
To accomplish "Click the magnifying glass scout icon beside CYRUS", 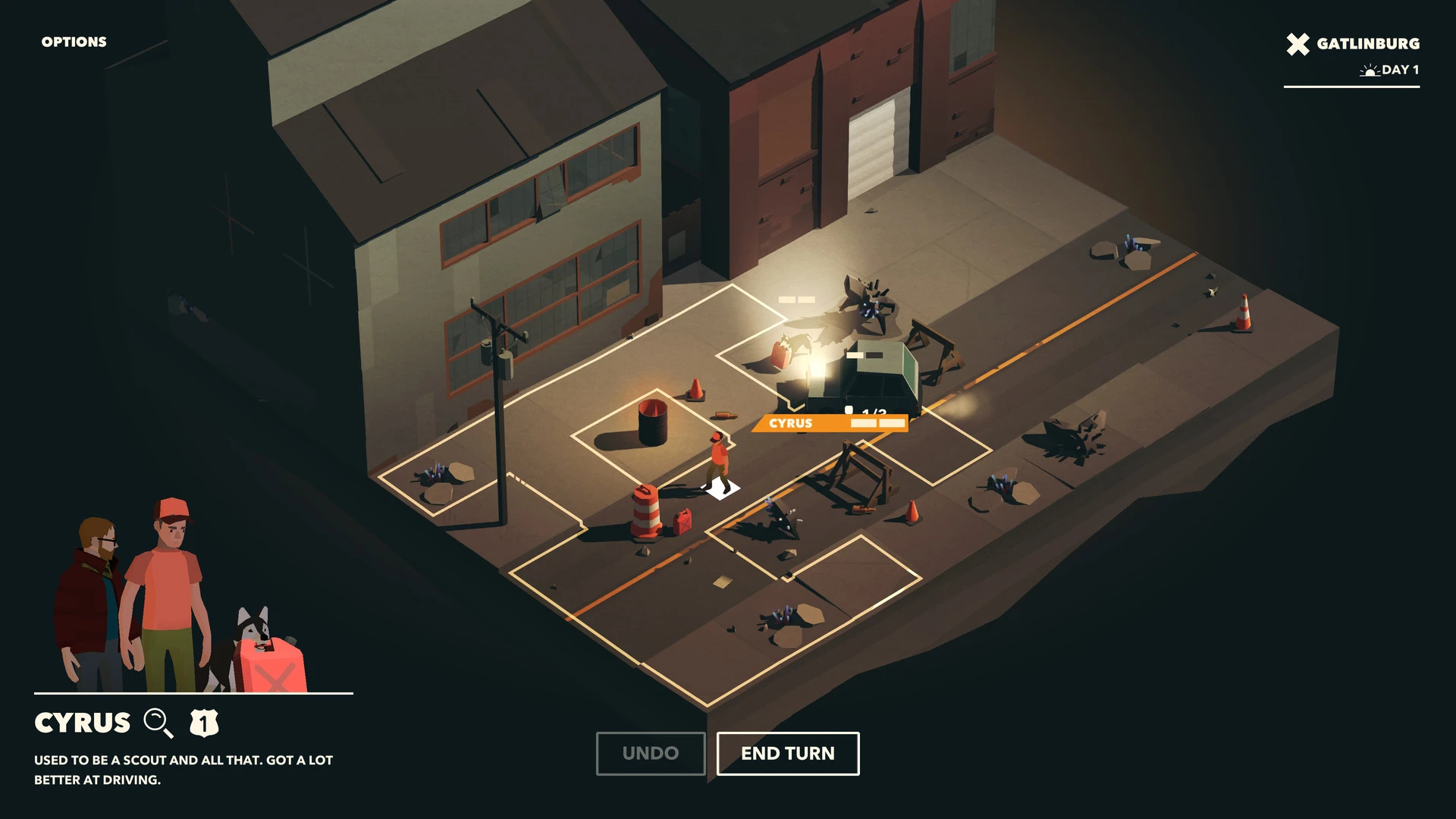I will (158, 723).
